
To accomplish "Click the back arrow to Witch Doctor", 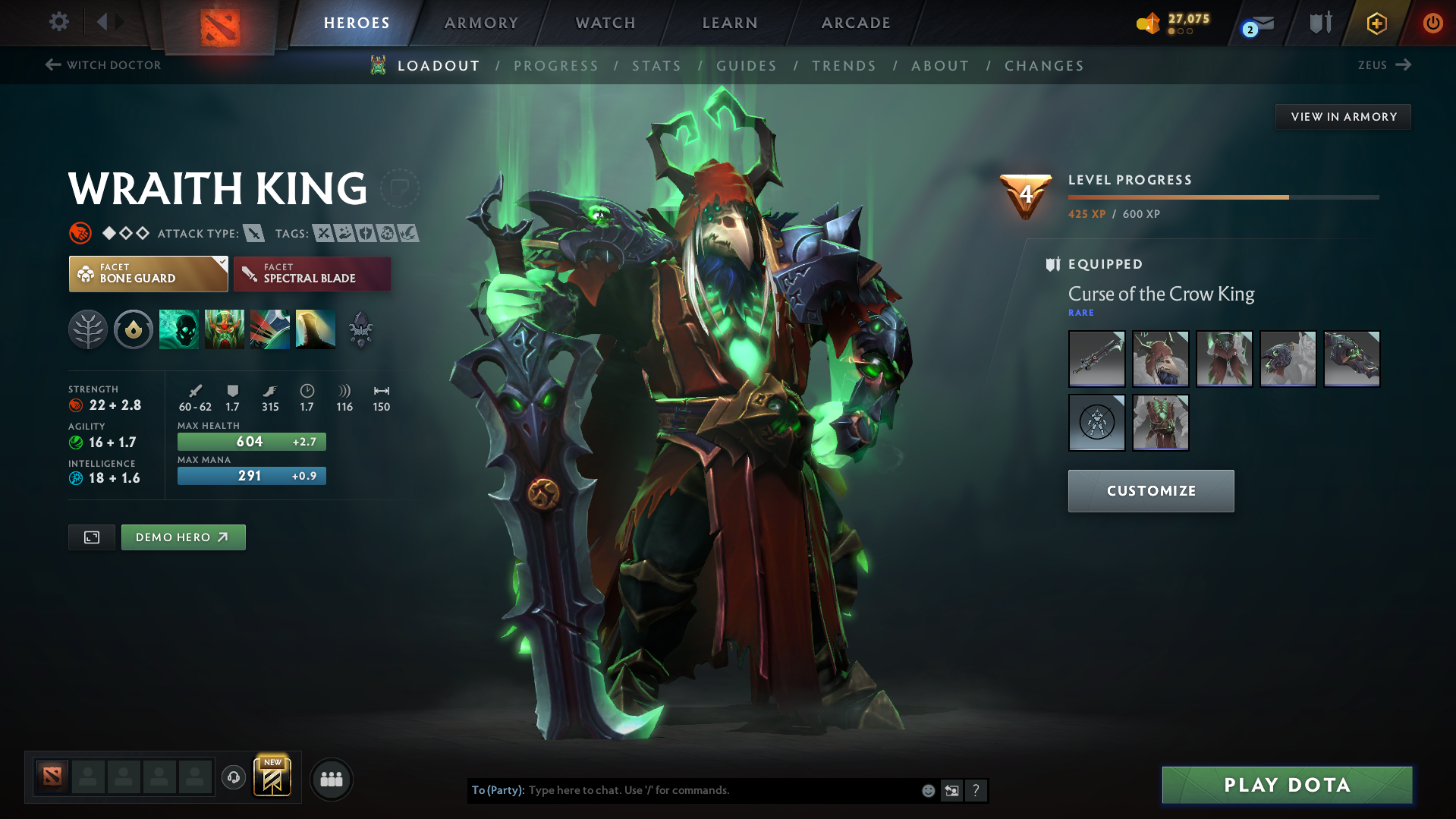I will click(52, 65).
